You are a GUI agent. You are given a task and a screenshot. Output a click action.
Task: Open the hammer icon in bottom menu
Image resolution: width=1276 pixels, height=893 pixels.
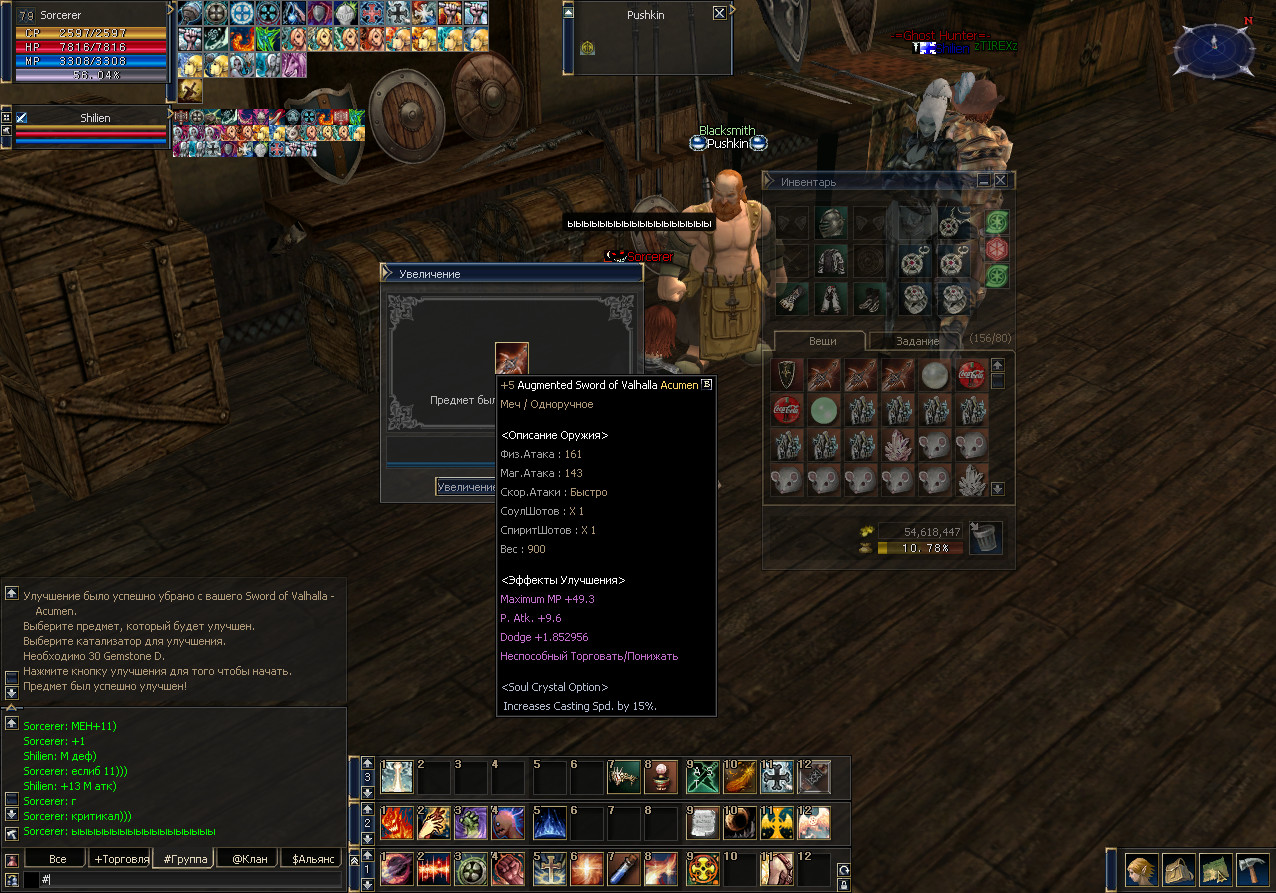click(x=1252, y=868)
